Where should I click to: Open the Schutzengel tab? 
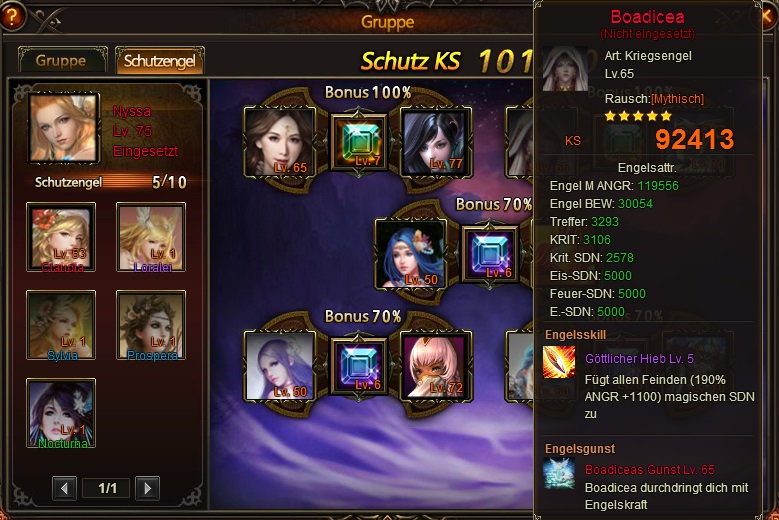(160, 60)
